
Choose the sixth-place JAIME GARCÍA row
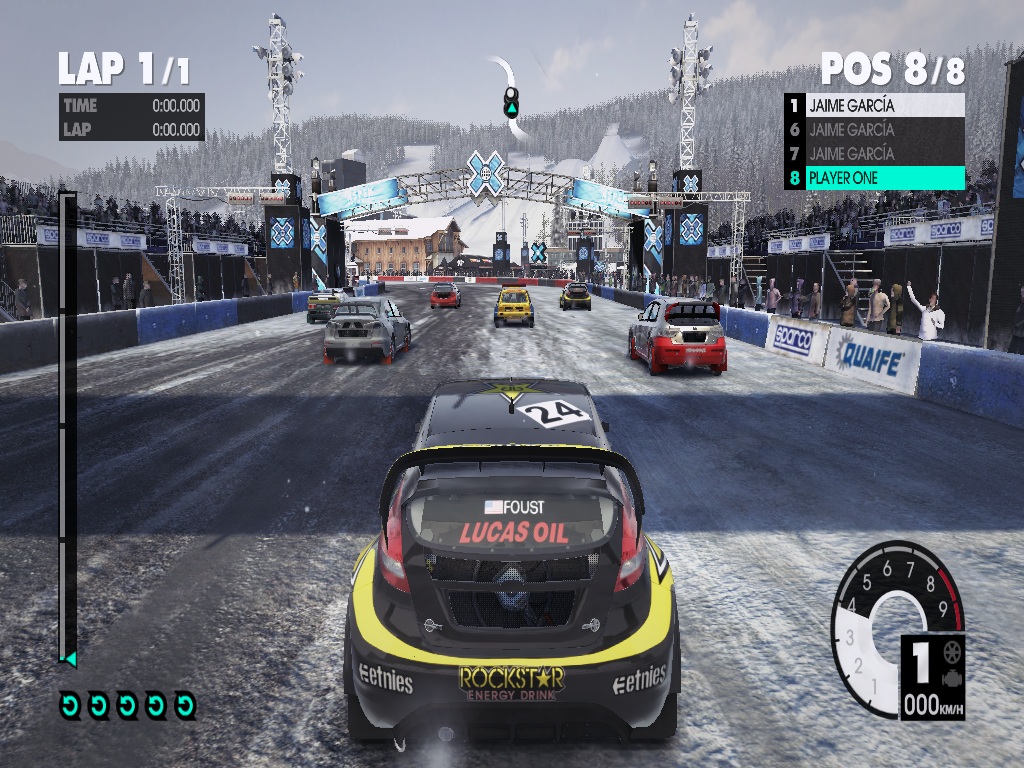[875, 129]
